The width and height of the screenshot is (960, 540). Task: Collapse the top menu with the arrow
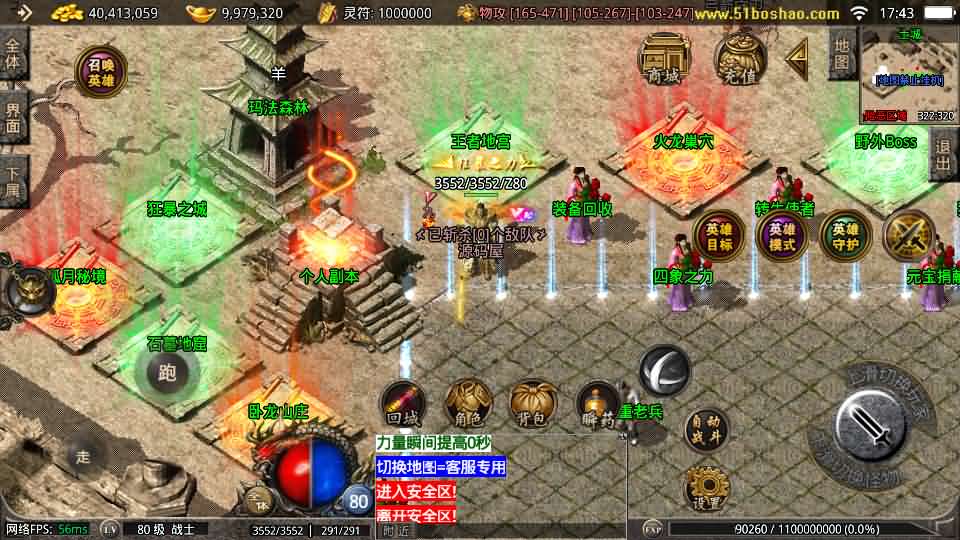pos(797,59)
